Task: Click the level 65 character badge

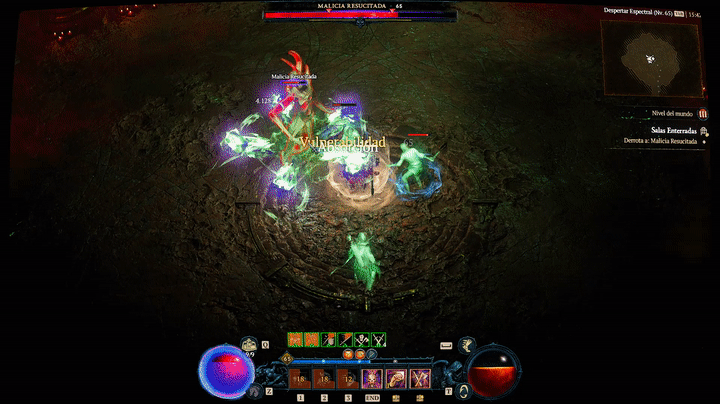Action: point(288,357)
